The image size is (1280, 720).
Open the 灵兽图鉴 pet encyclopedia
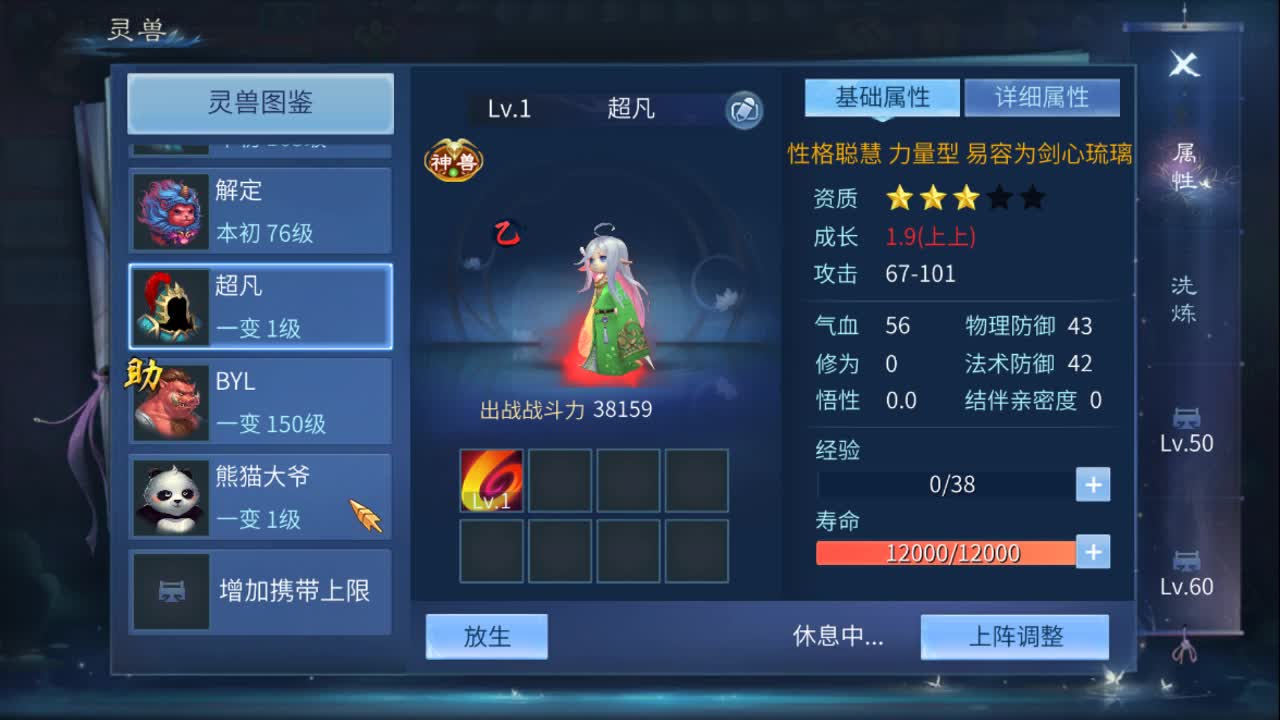259,104
